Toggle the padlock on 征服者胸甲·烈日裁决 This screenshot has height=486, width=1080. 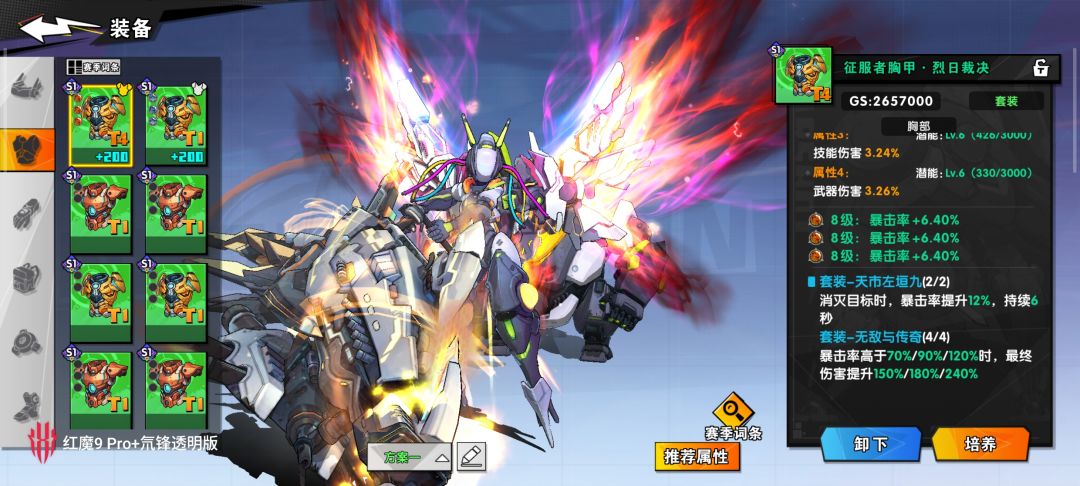click(x=1040, y=68)
